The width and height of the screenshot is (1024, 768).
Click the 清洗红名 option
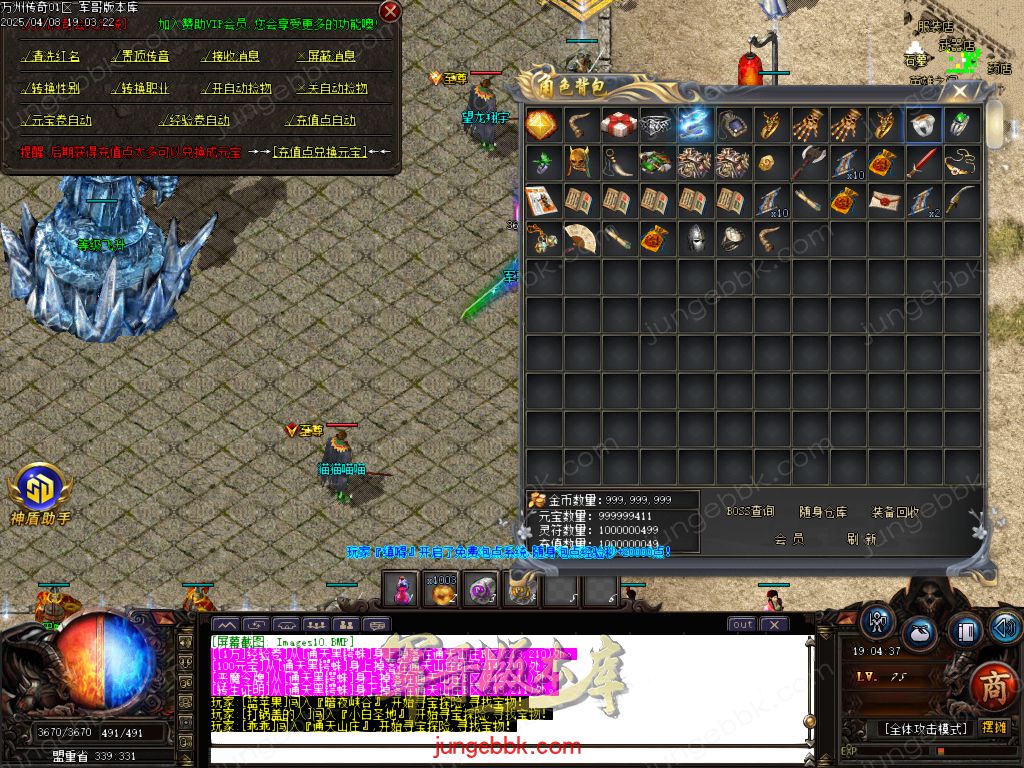point(51,57)
